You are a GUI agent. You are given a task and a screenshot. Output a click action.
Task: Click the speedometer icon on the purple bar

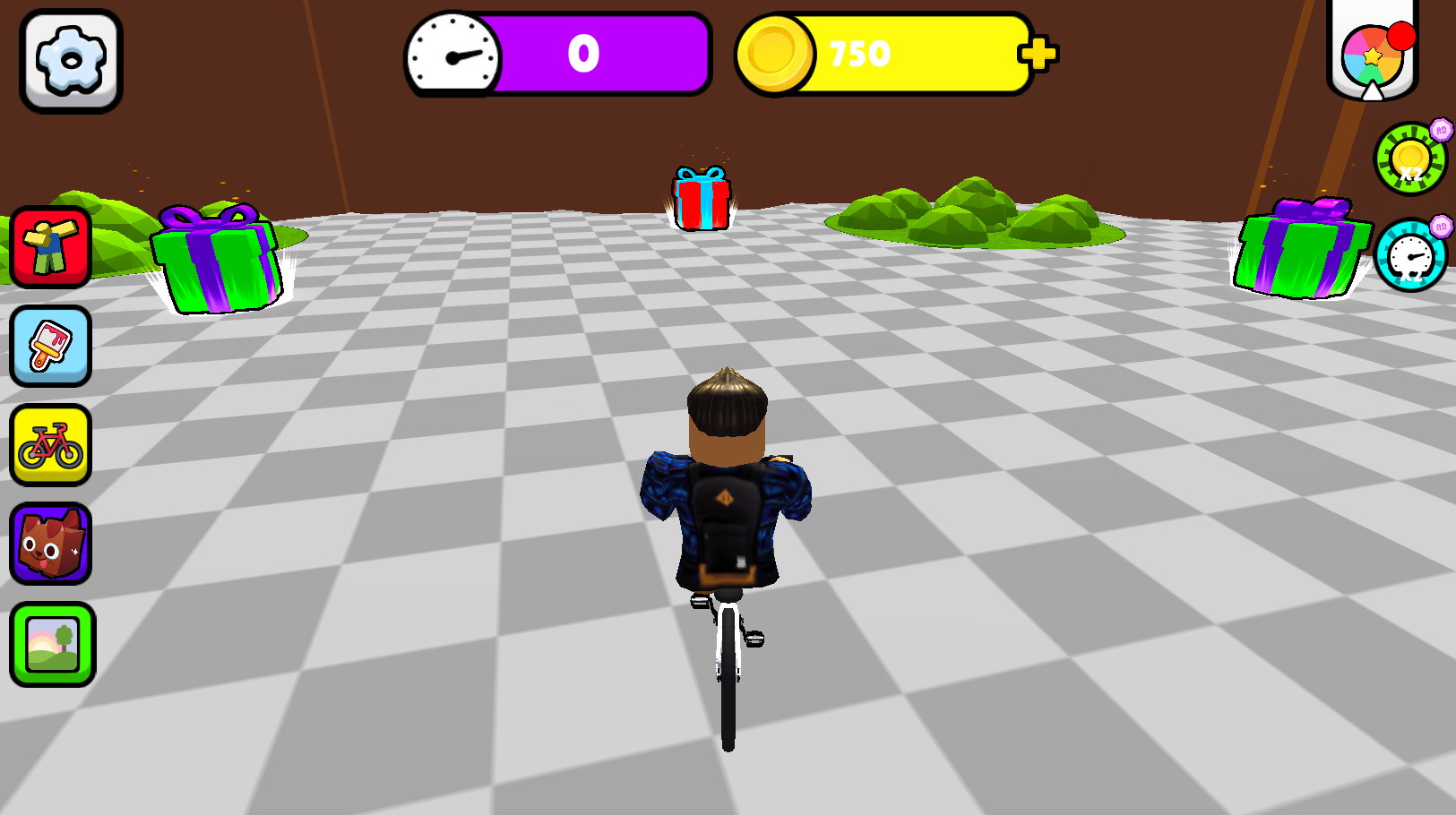pos(451,55)
